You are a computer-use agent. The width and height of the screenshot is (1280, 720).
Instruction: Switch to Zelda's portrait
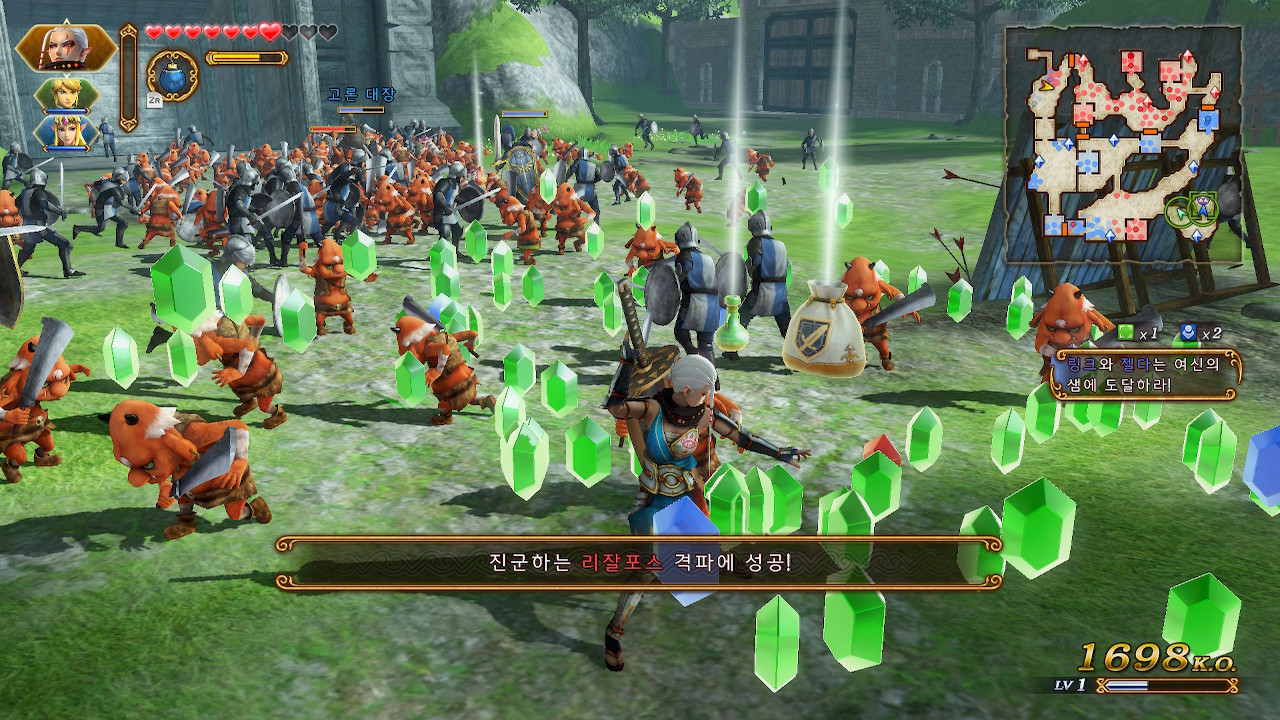pyautogui.click(x=66, y=133)
